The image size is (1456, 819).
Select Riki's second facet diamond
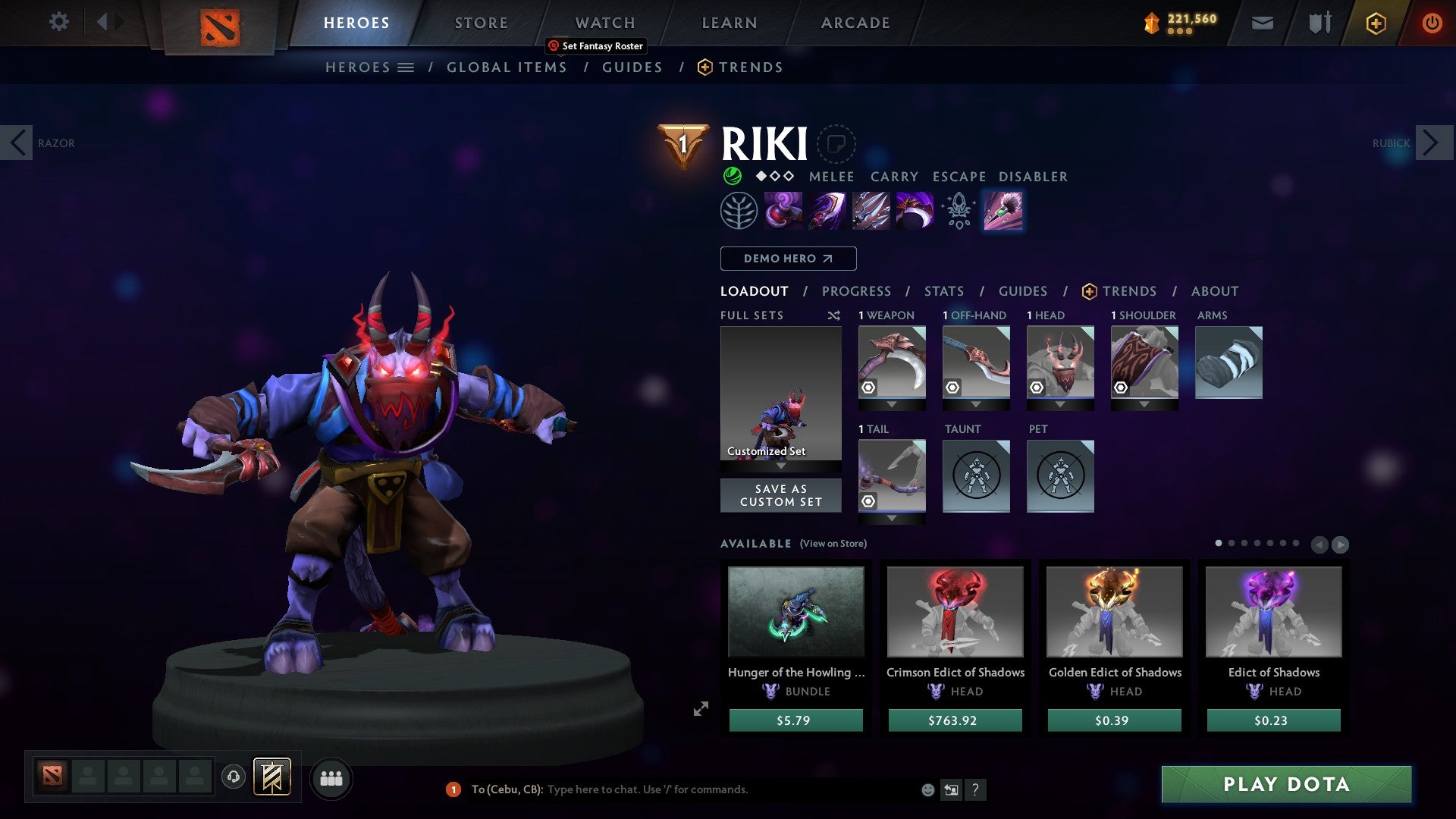tap(774, 176)
